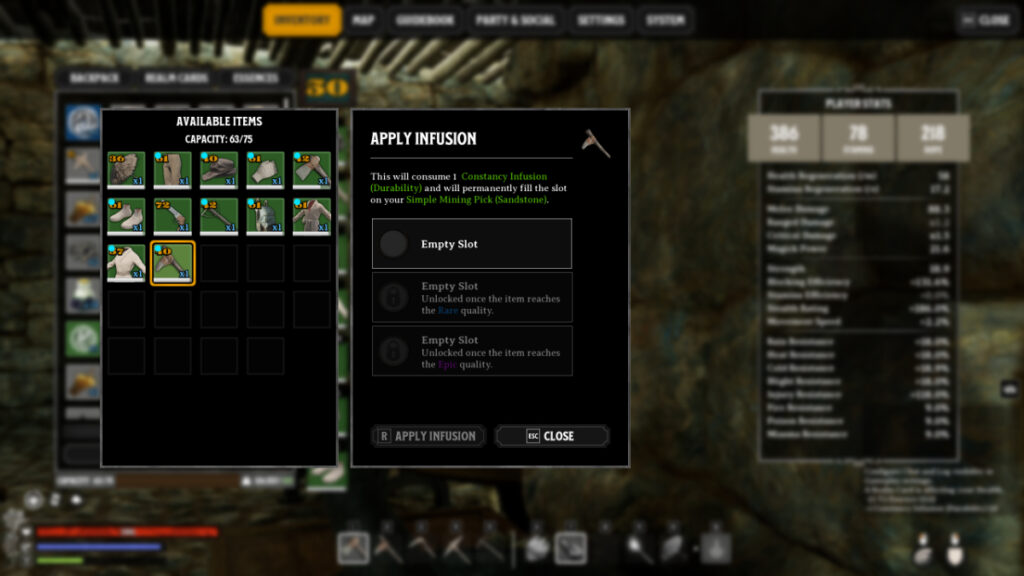The height and width of the screenshot is (576, 1024).
Task: Pick the trousers item
Action: [172, 170]
